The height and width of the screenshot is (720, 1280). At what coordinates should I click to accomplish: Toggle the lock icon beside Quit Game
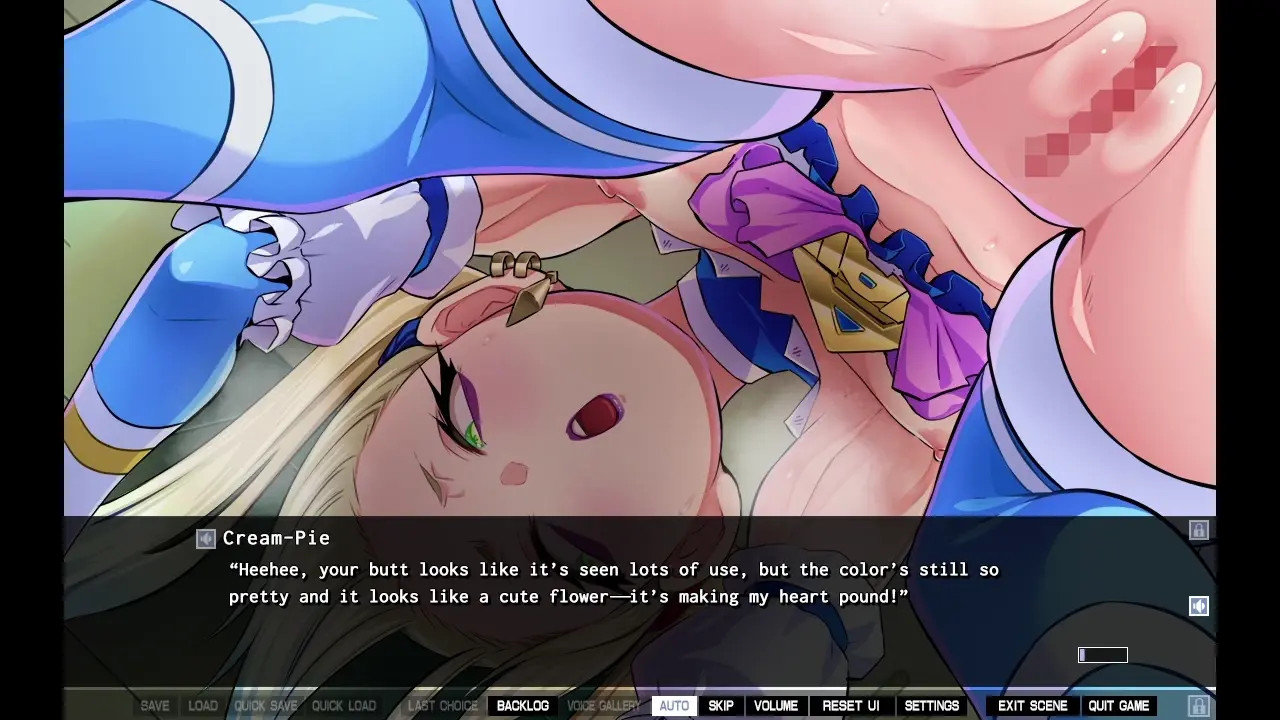tap(1198, 706)
